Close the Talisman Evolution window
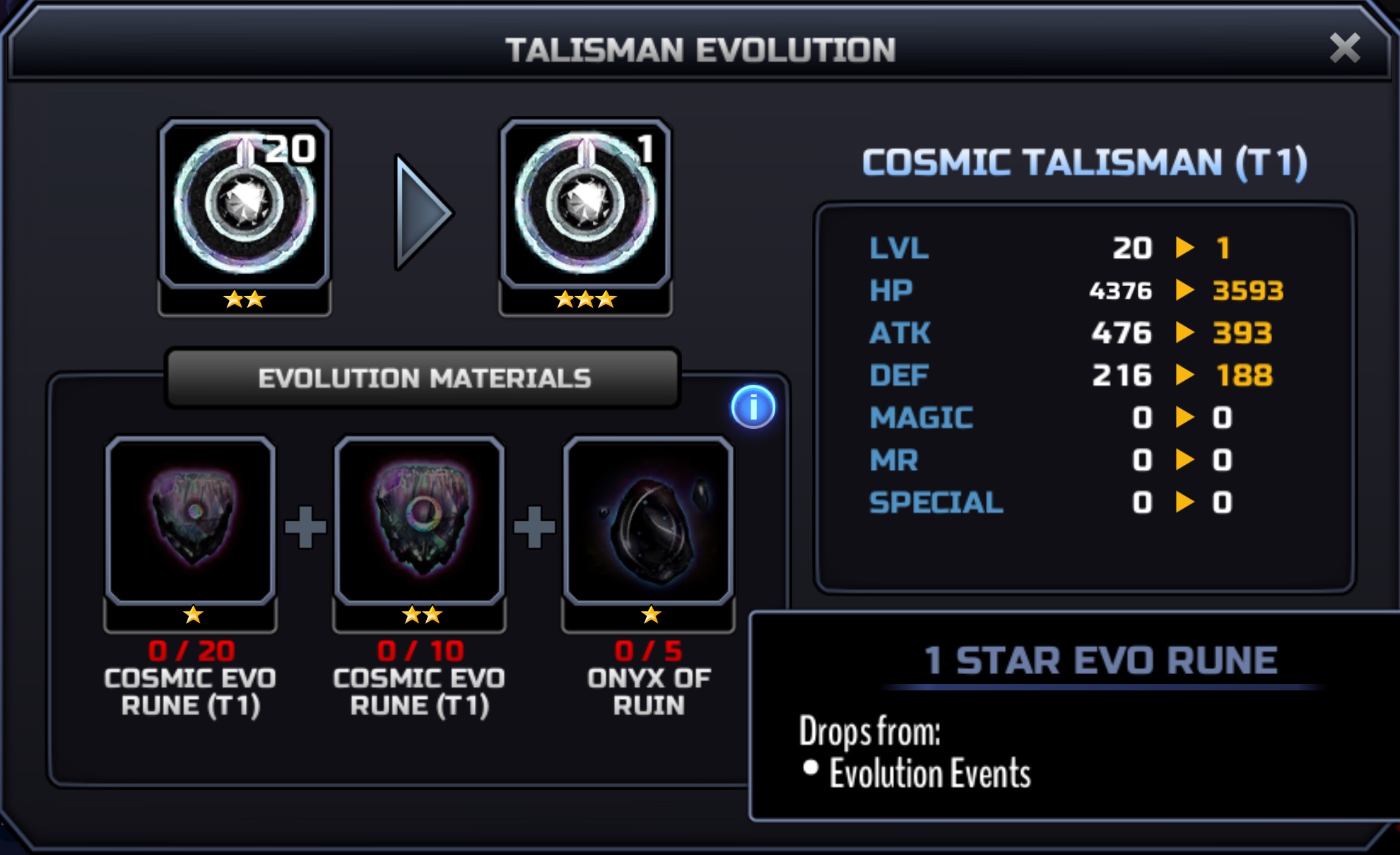The height and width of the screenshot is (855, 1400). click(x=1344, y=49)
